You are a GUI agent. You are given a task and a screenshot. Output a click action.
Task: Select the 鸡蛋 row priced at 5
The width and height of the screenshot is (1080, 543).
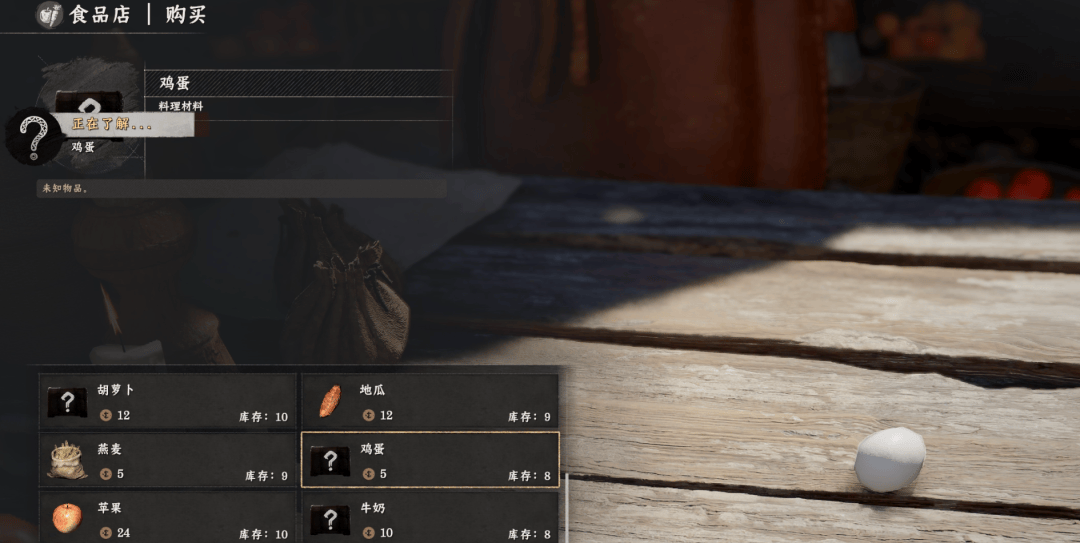click(430, 460)
